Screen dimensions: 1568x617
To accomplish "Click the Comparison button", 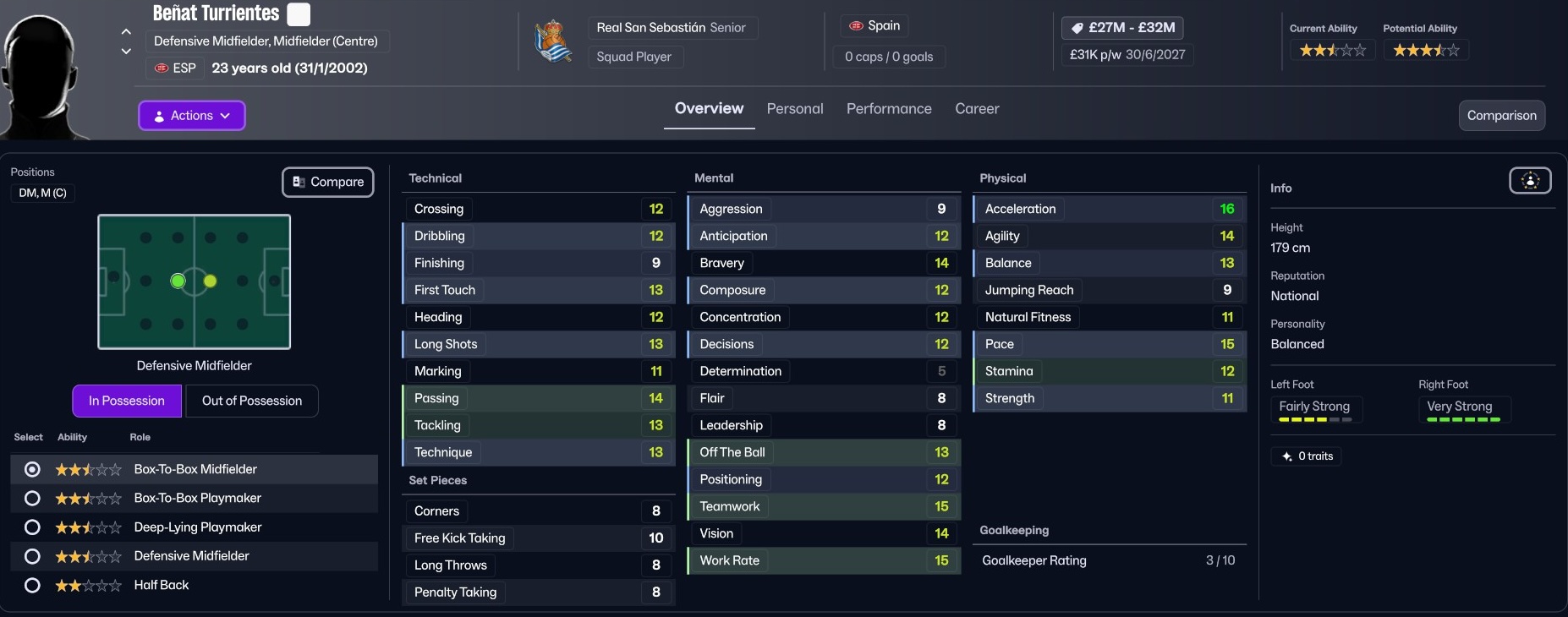I will (x=1501, y=116).
